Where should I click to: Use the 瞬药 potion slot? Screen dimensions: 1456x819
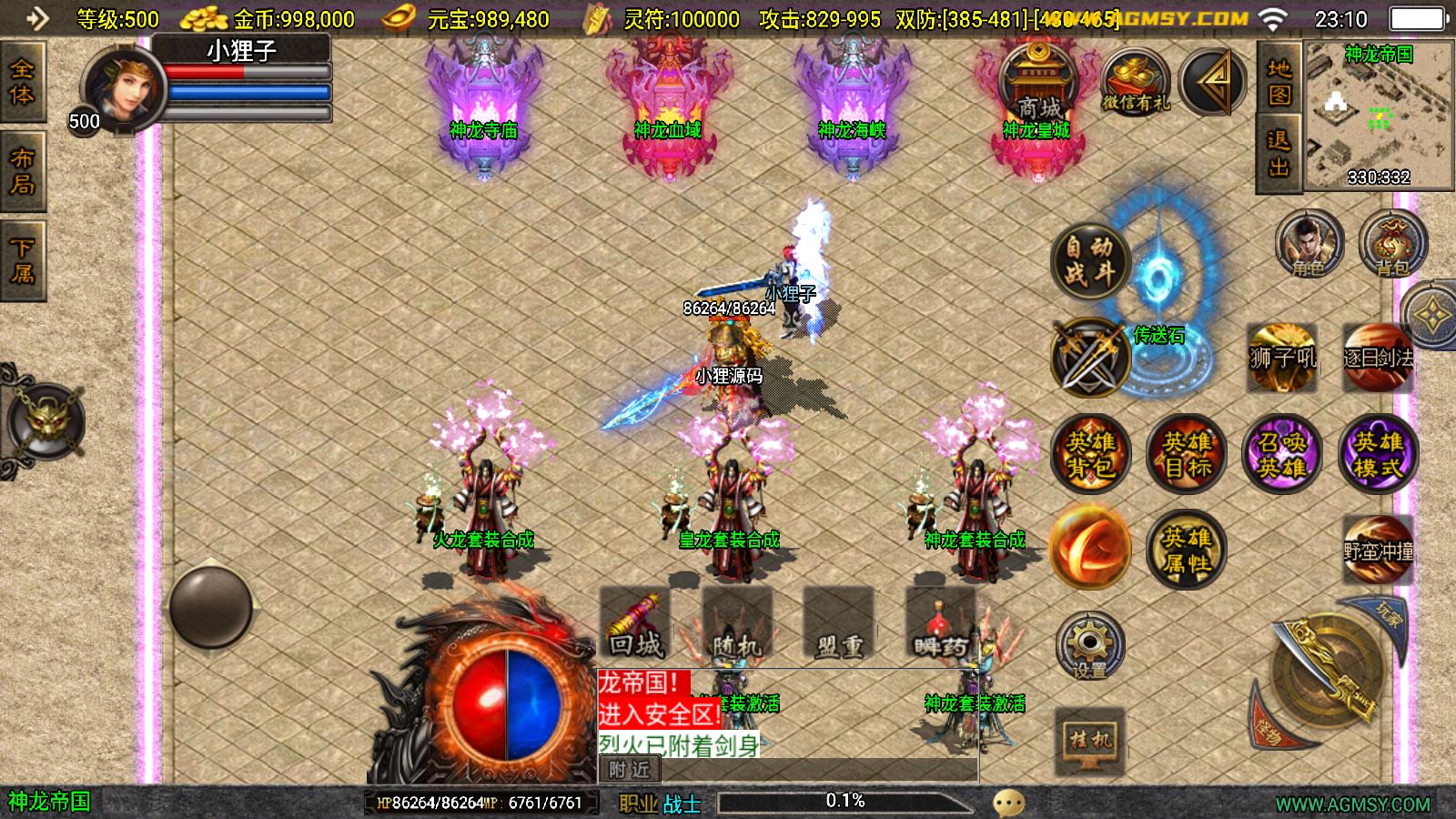tap(940, 623)
